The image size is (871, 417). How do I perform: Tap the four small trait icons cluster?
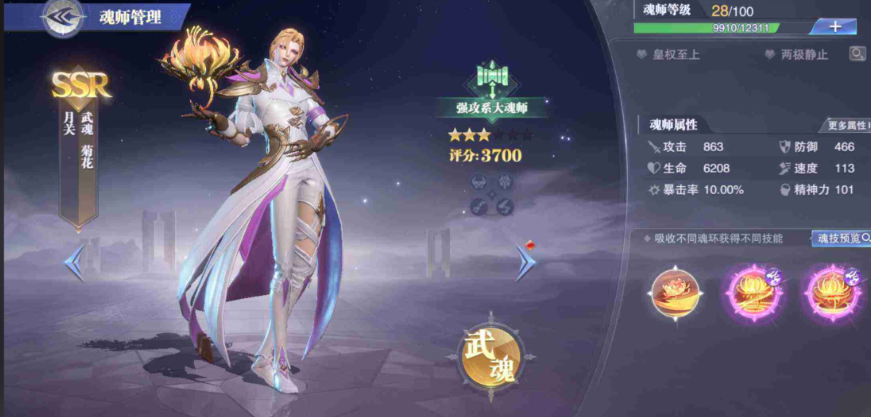pyautogui.click(x=492, y=194)
